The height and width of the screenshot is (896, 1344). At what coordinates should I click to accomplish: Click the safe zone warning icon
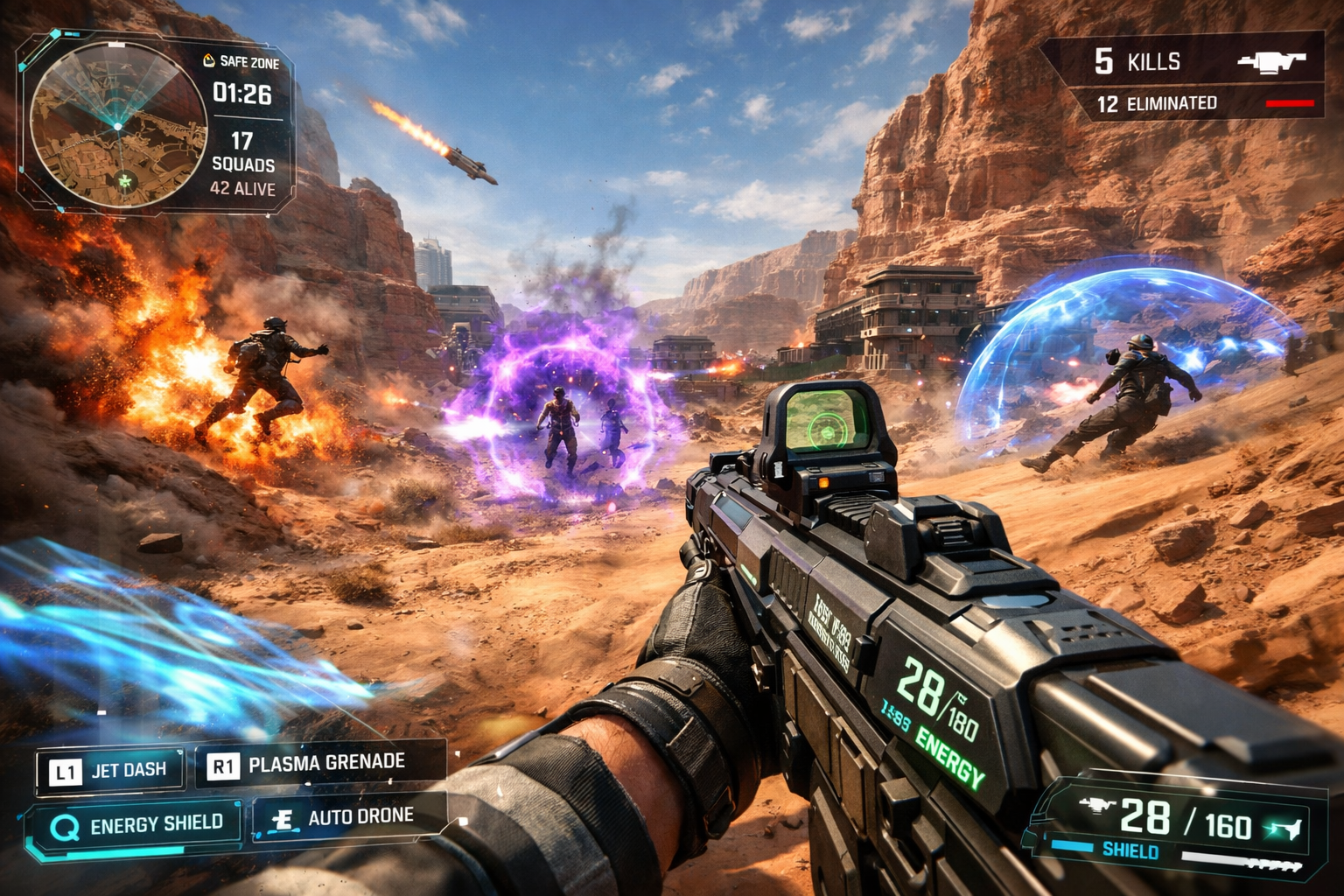point(208,59)
